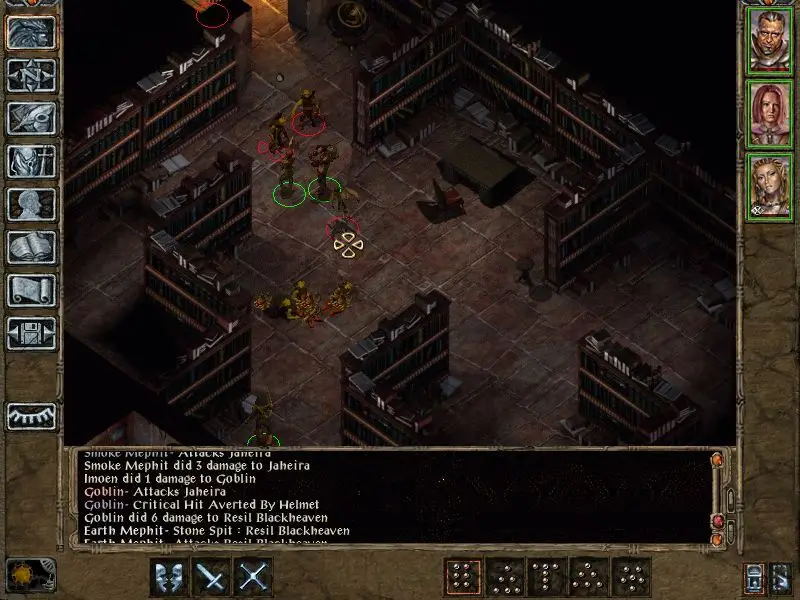
Task: Click the crossed swords action button
Action: [255, 577]
